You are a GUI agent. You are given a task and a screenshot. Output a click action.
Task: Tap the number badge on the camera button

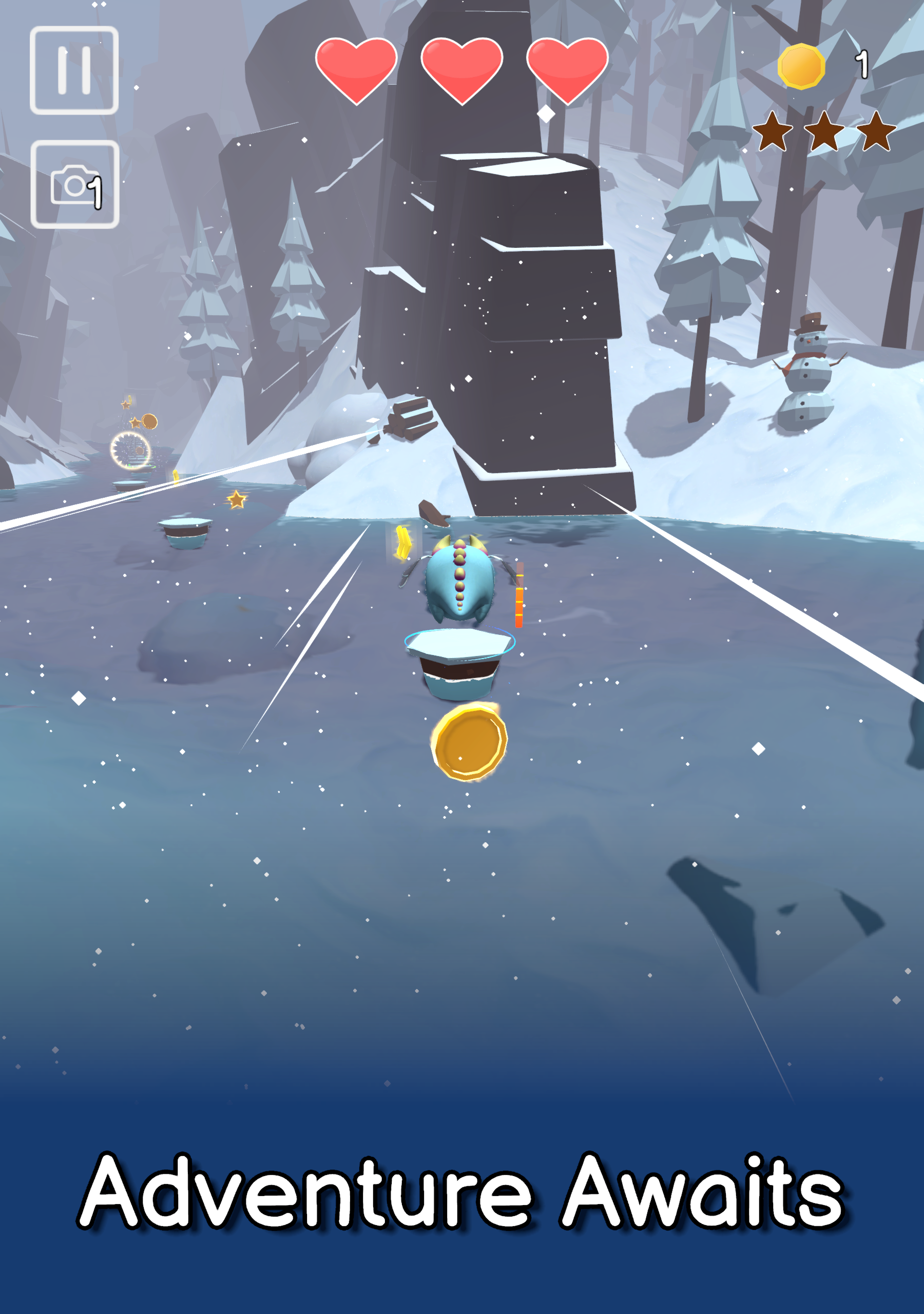96,195
